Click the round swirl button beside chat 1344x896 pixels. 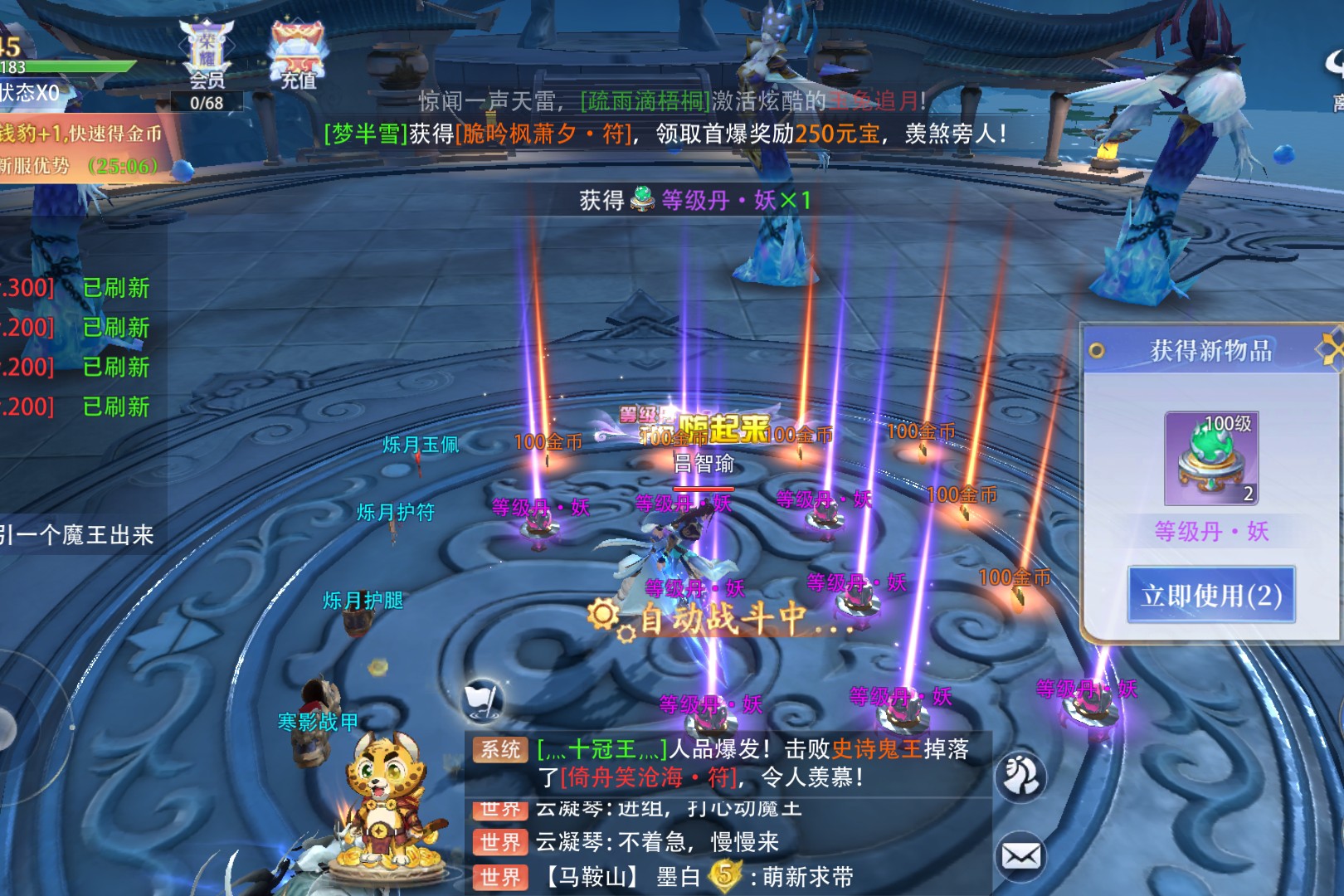[x=1020, y=776]
